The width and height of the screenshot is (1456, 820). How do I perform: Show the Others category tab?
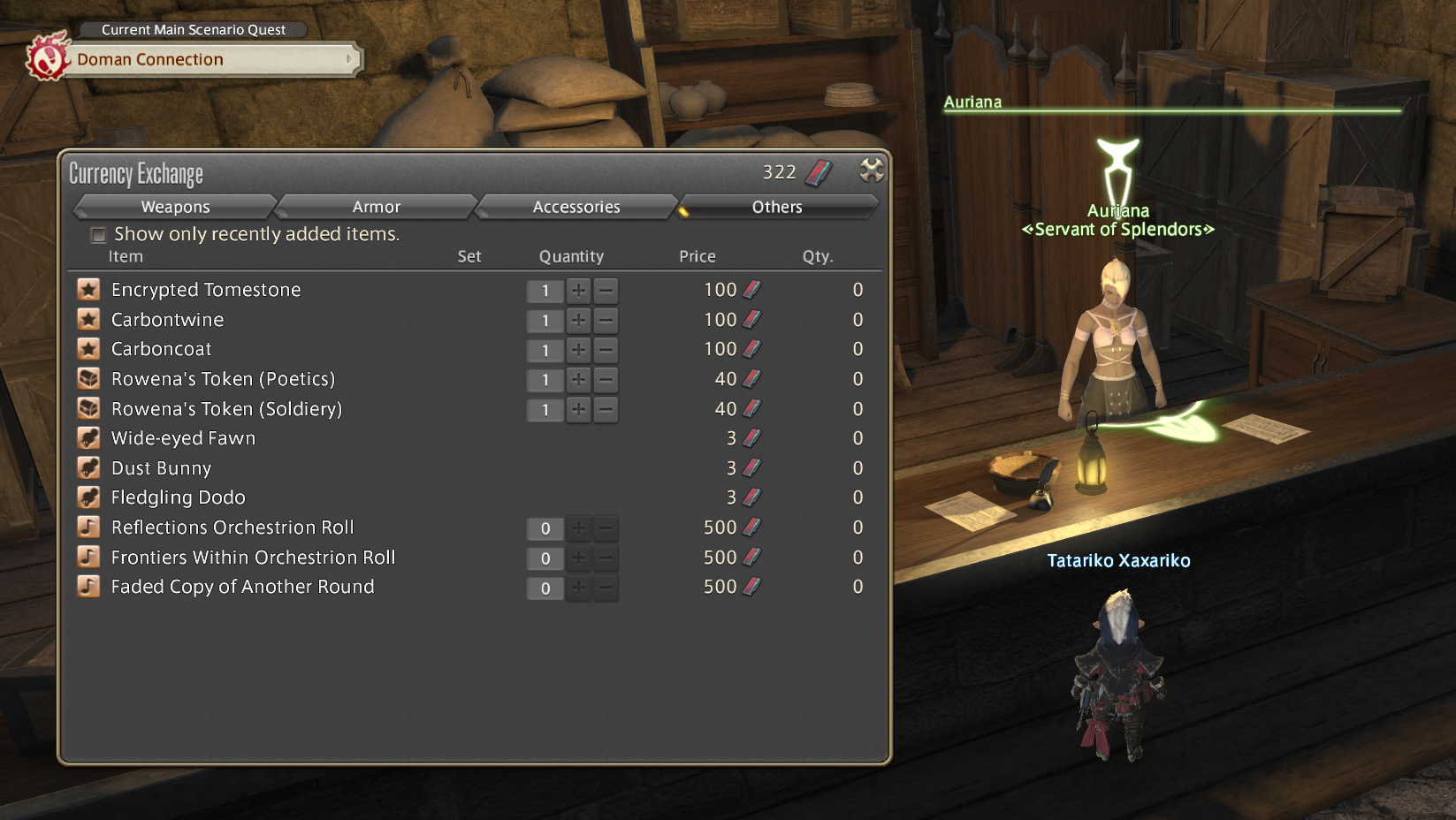coord(777,207)
